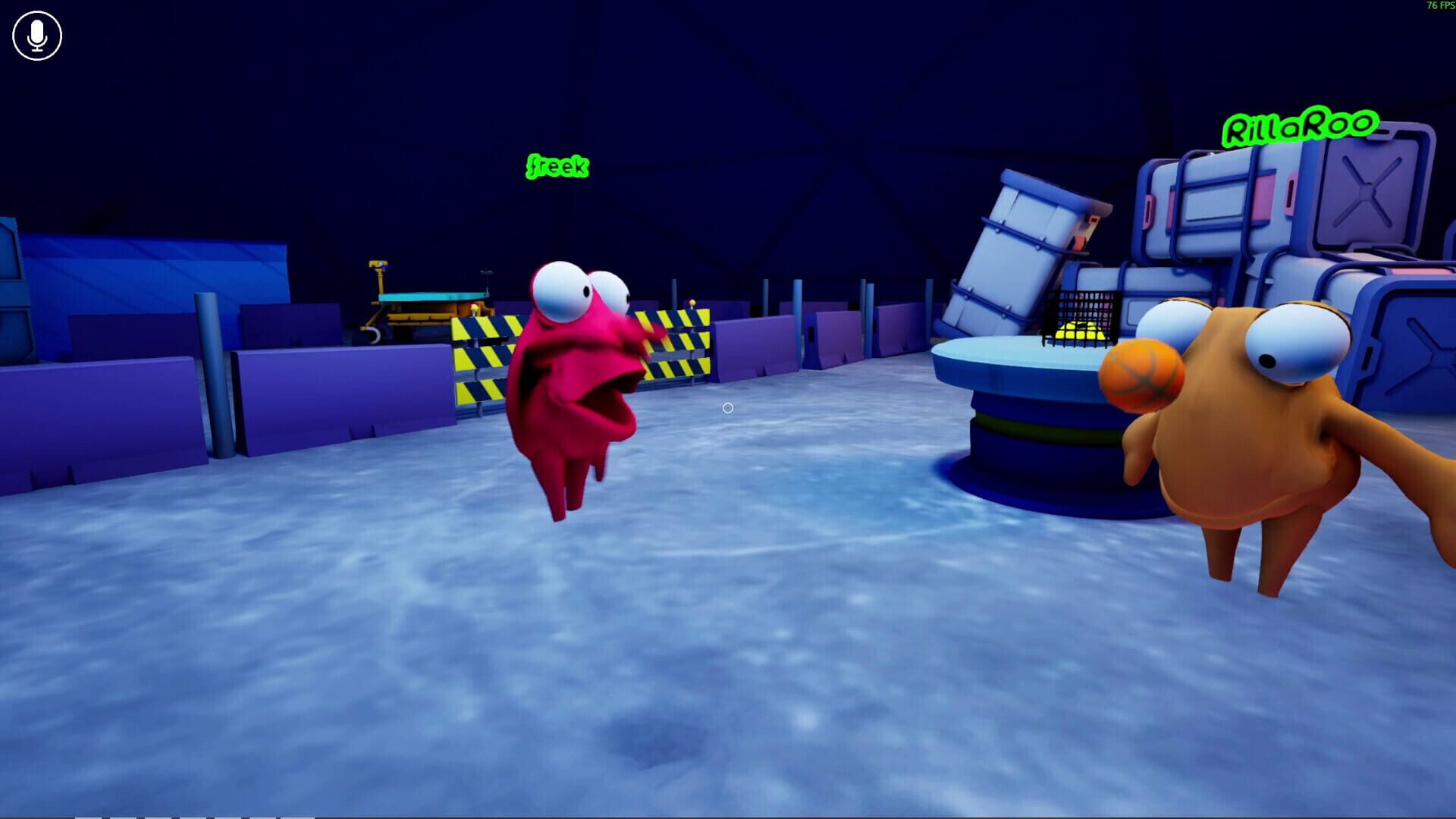Toggle the voice chat mic indicator
This screenshot has height=819, width=1456.
[36, 36]
